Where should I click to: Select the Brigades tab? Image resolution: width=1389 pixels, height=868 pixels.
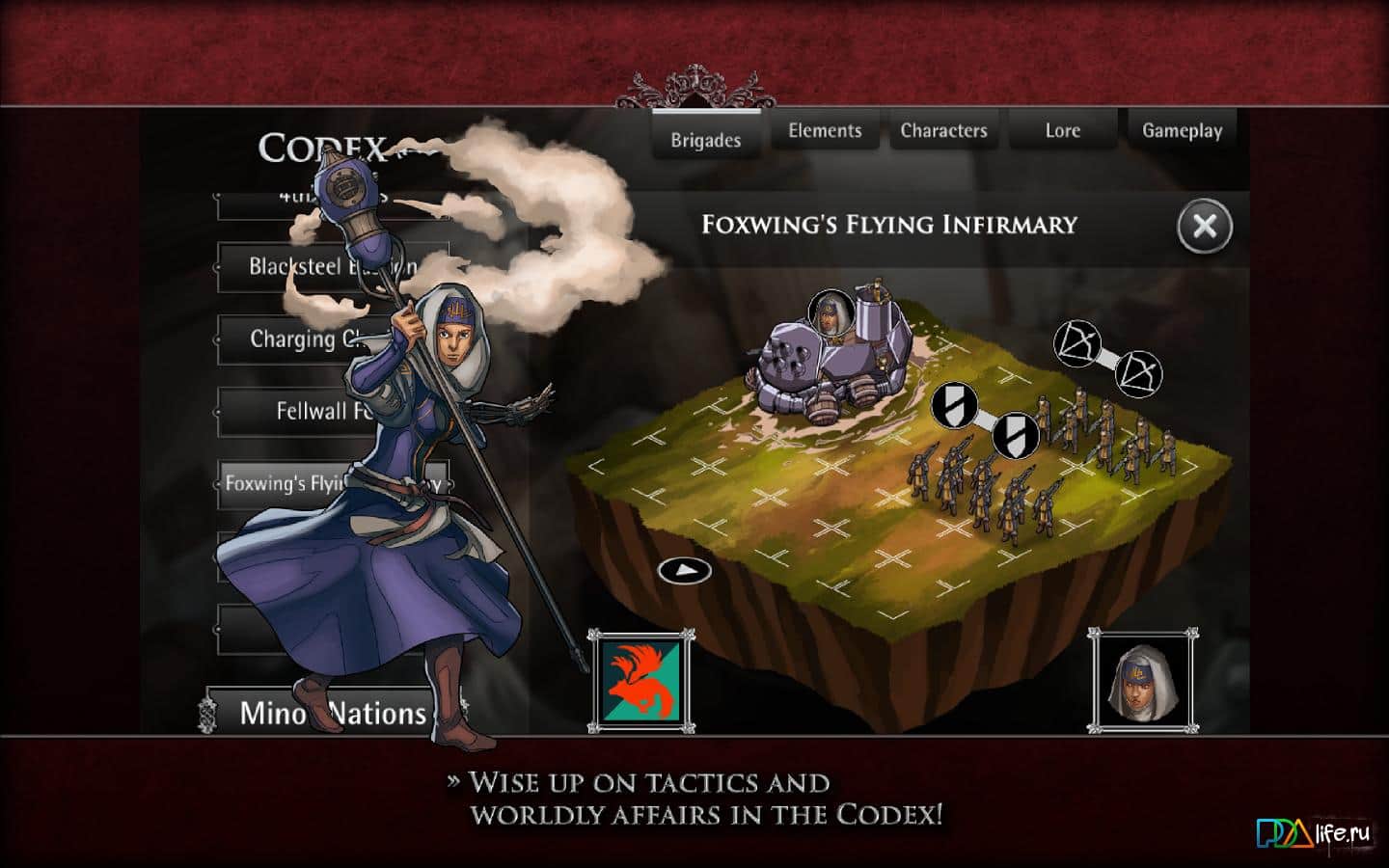tap(706, 138)
